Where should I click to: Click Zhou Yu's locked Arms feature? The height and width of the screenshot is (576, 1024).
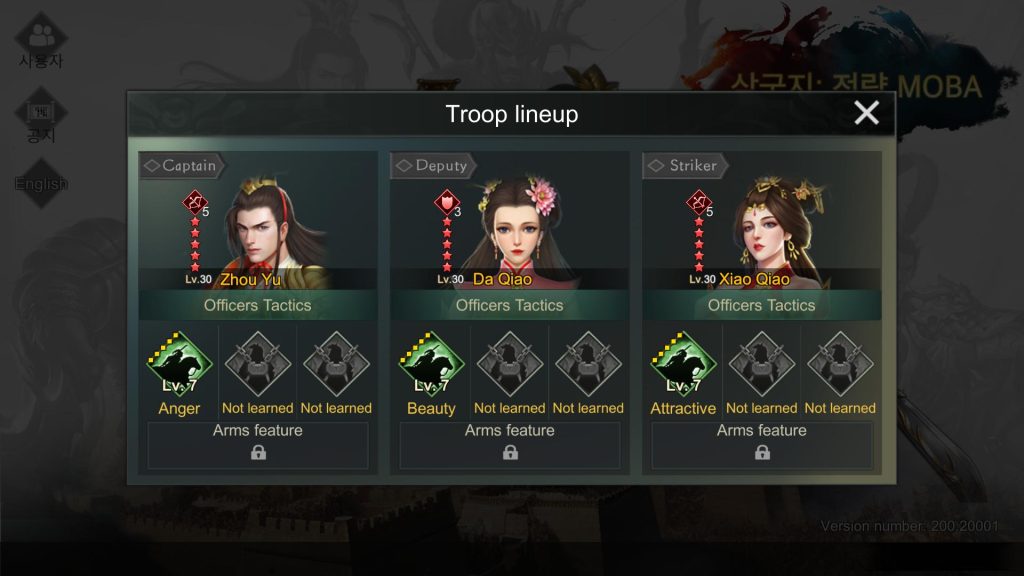(x=258, y=445)
